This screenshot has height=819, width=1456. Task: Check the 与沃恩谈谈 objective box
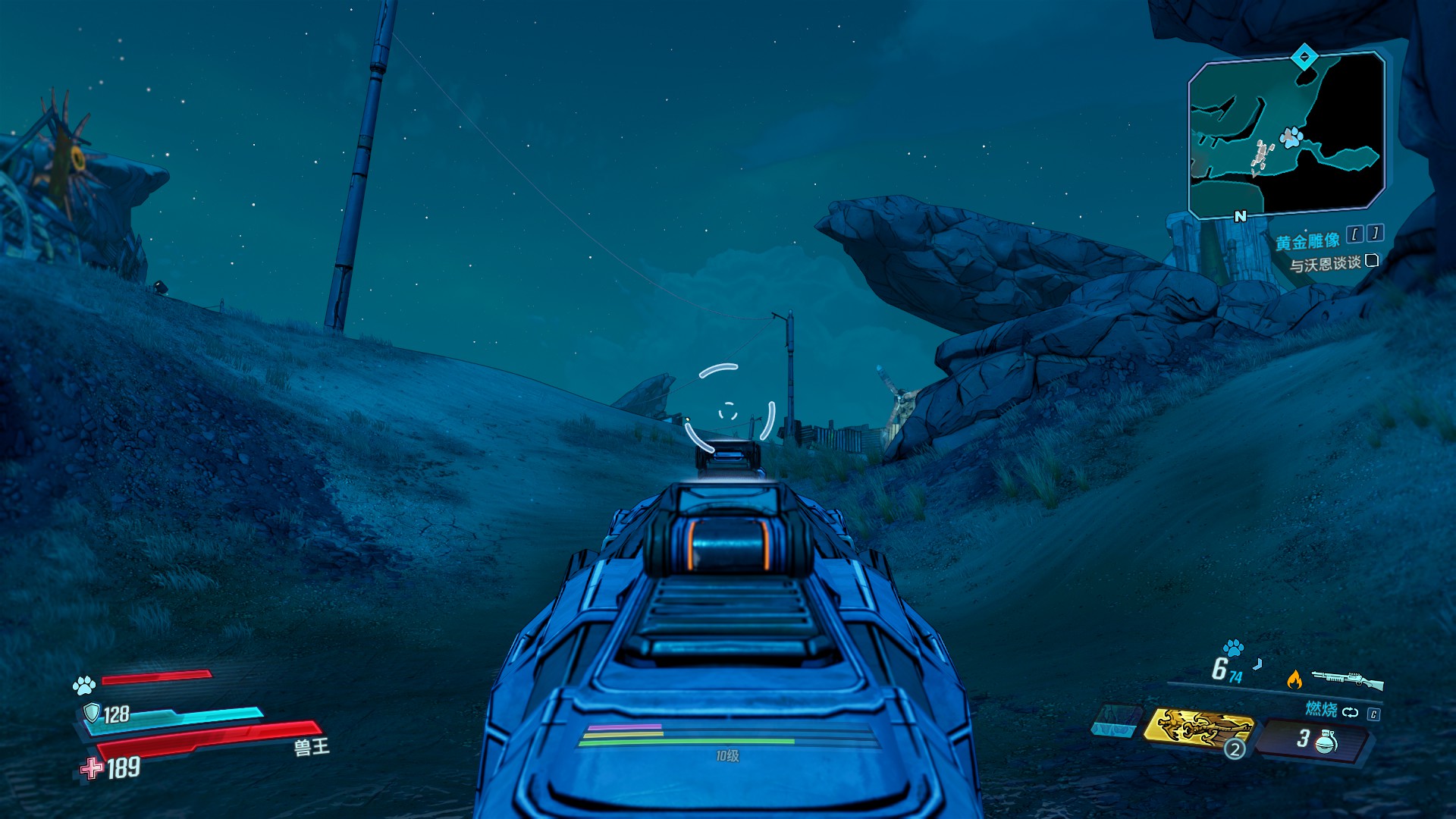coord(1371,261)
